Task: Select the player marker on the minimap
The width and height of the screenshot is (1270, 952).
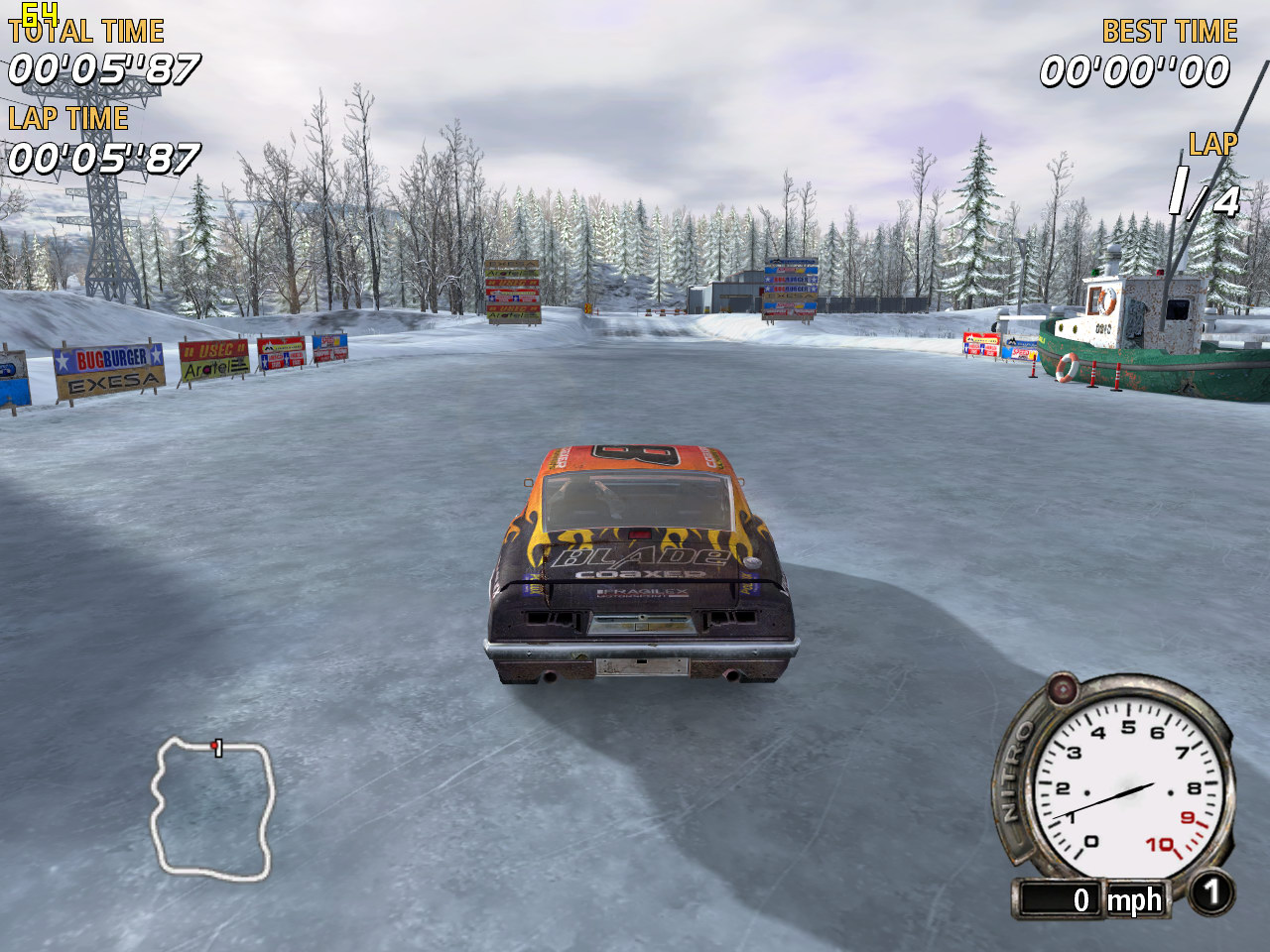Action: tap(215, 746)
